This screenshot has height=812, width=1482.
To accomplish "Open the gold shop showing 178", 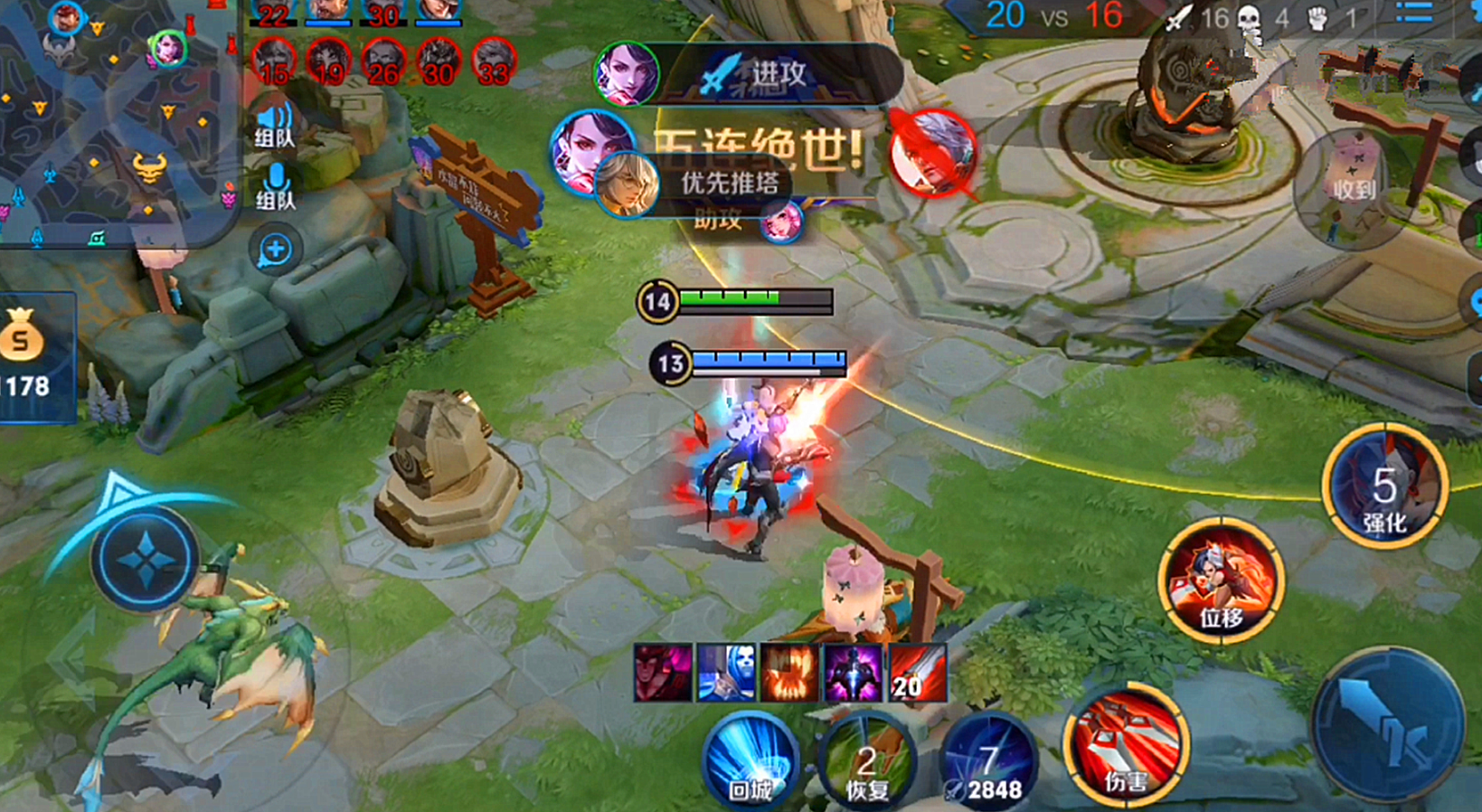I will (x=33, y=357).
